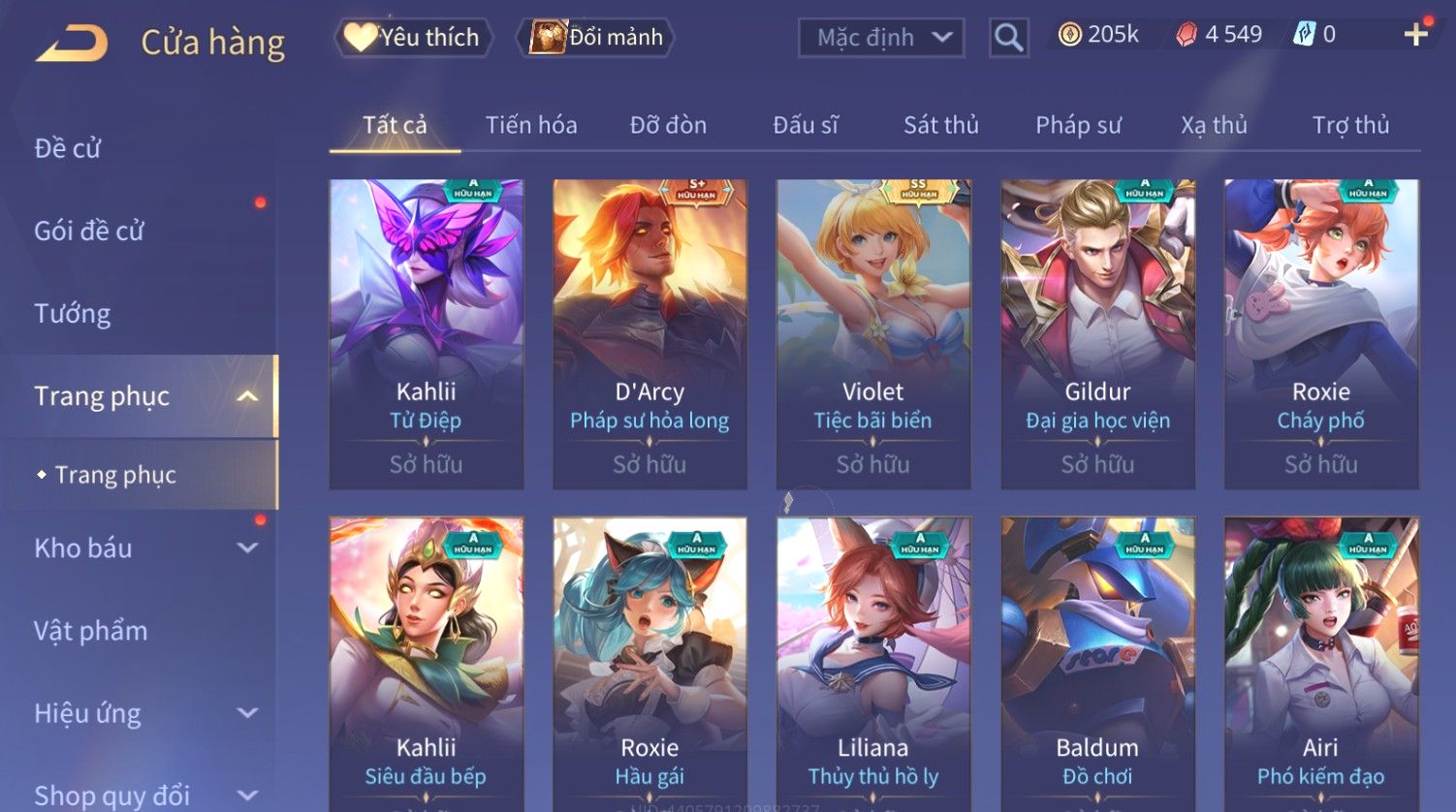Filter skins by Pháp sư

(x=1078, y=125)
